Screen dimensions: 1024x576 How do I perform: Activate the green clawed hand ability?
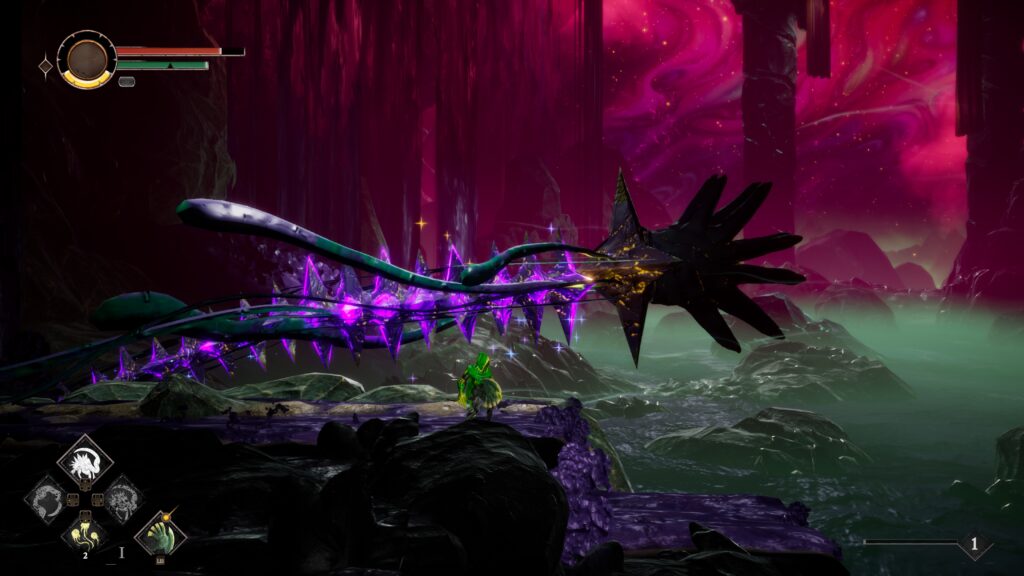point(160,534)
